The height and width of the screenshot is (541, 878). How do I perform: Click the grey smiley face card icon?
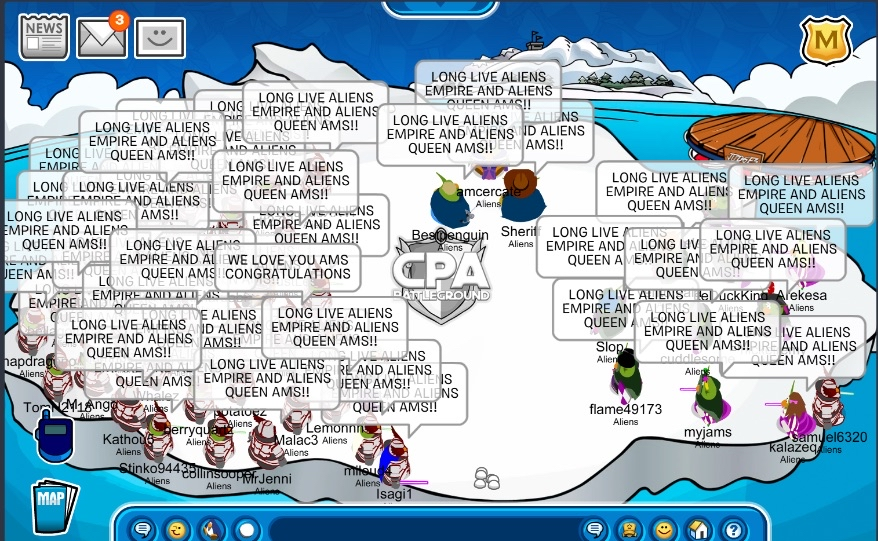click(160, 39)
